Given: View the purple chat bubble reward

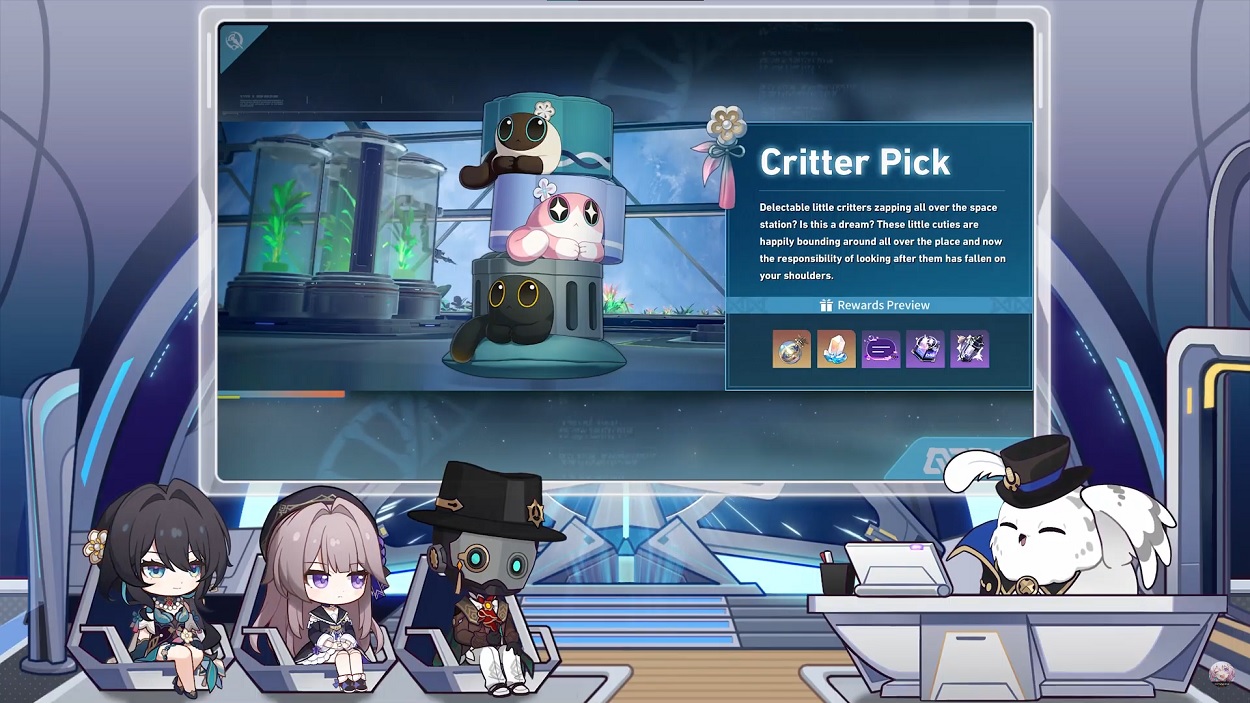Looking at the screenshot, I should pos(880,349).
